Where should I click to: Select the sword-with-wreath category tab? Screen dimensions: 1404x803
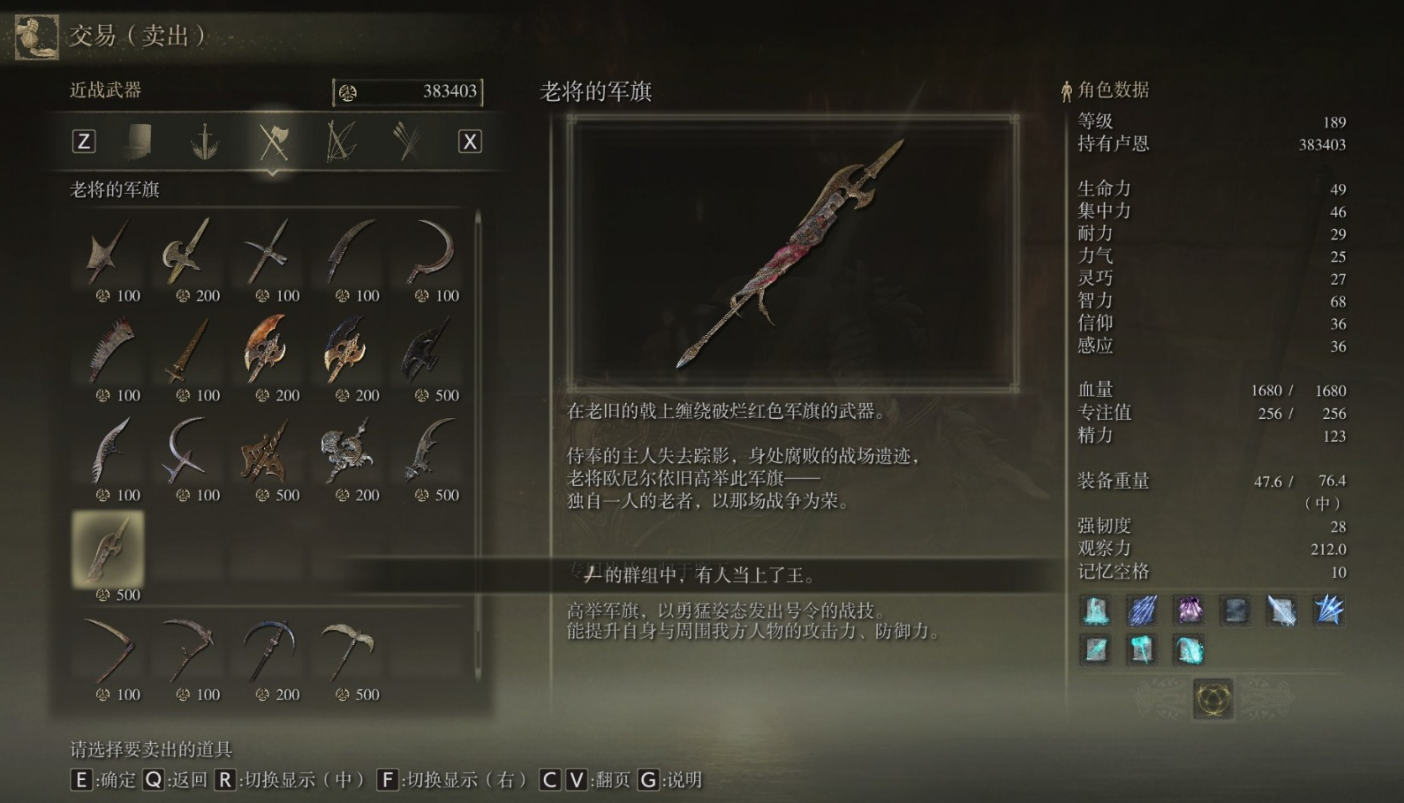pyautogui.click(x=205, y=141)
